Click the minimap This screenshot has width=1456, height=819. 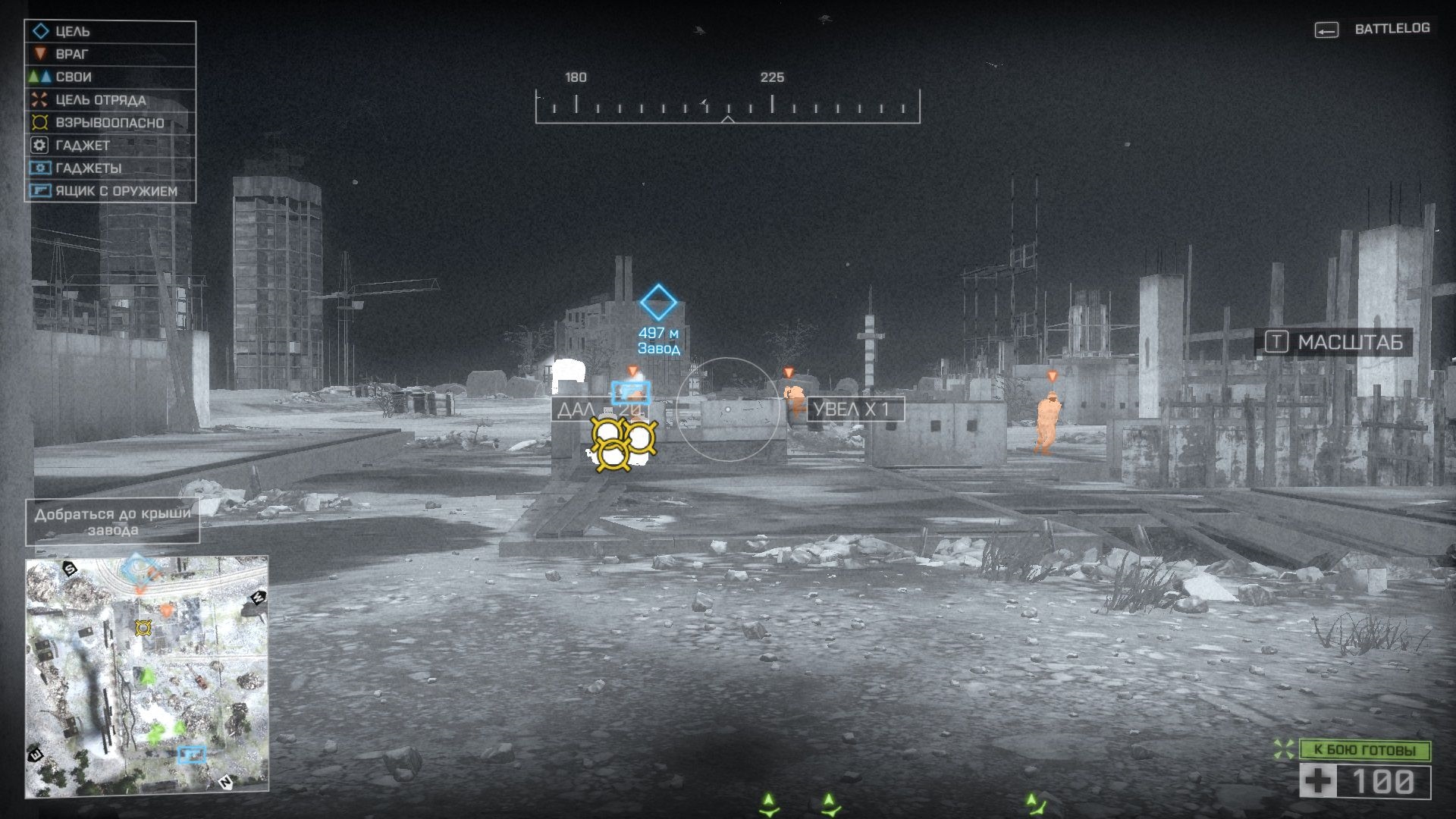[x=147, y=676]
